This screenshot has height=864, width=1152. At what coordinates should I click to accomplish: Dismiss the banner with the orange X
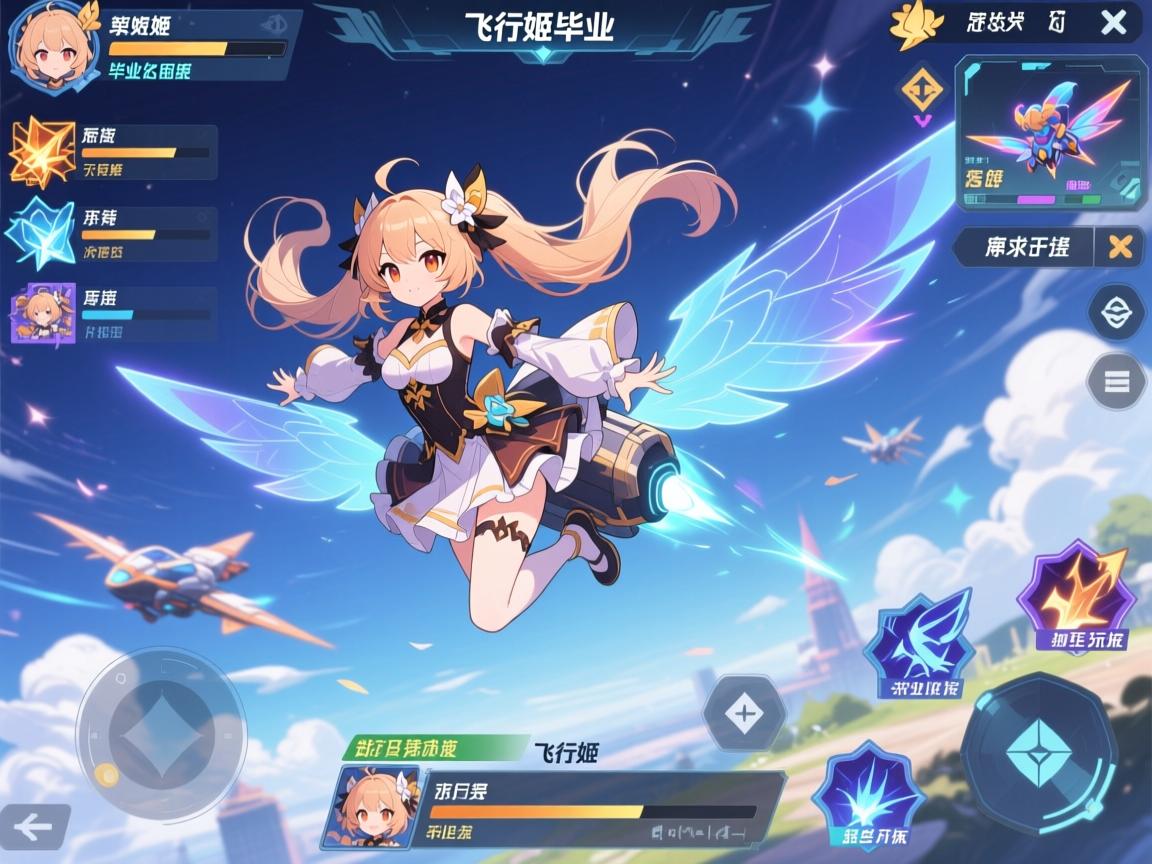[1120, 246]
